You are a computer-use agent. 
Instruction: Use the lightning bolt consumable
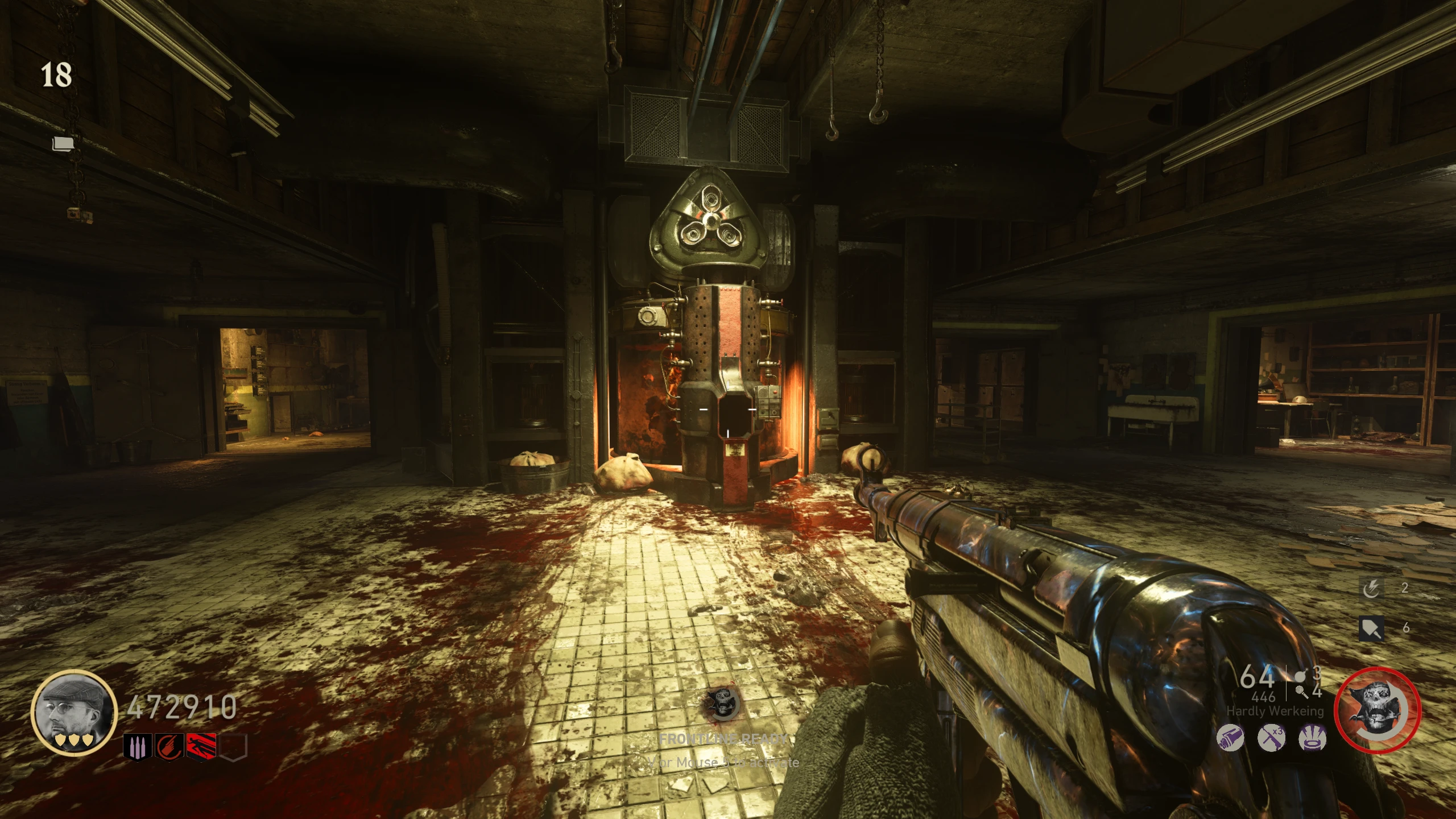coord(1372,589)
